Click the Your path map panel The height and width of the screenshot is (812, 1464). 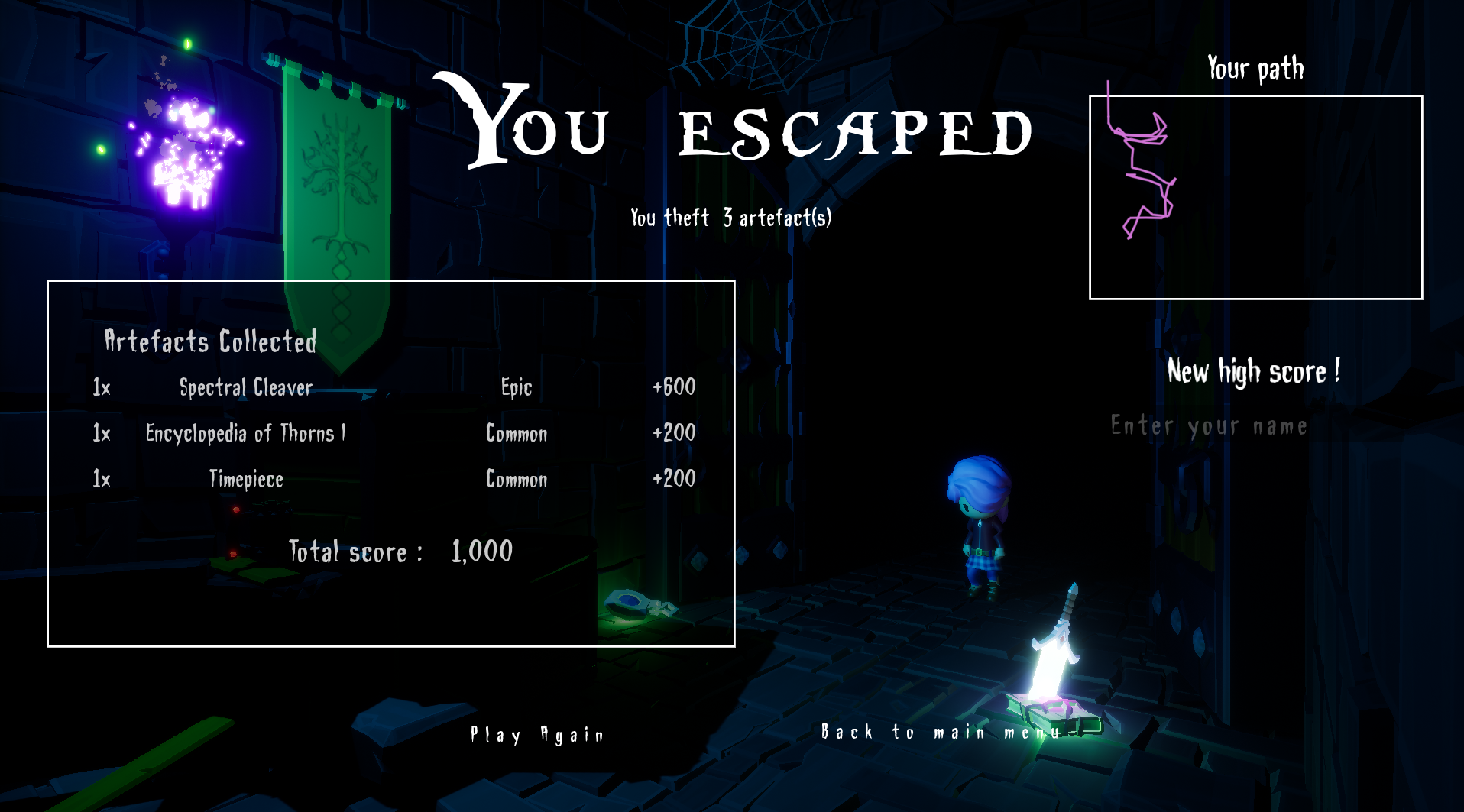[1255, 197]
